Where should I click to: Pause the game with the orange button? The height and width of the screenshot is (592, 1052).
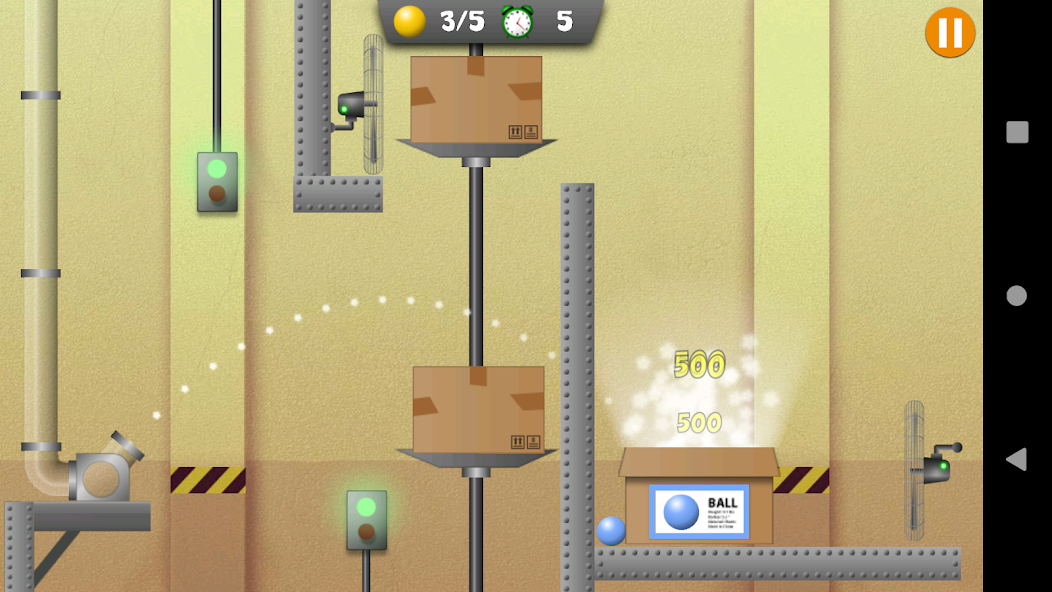click(949, 33)
